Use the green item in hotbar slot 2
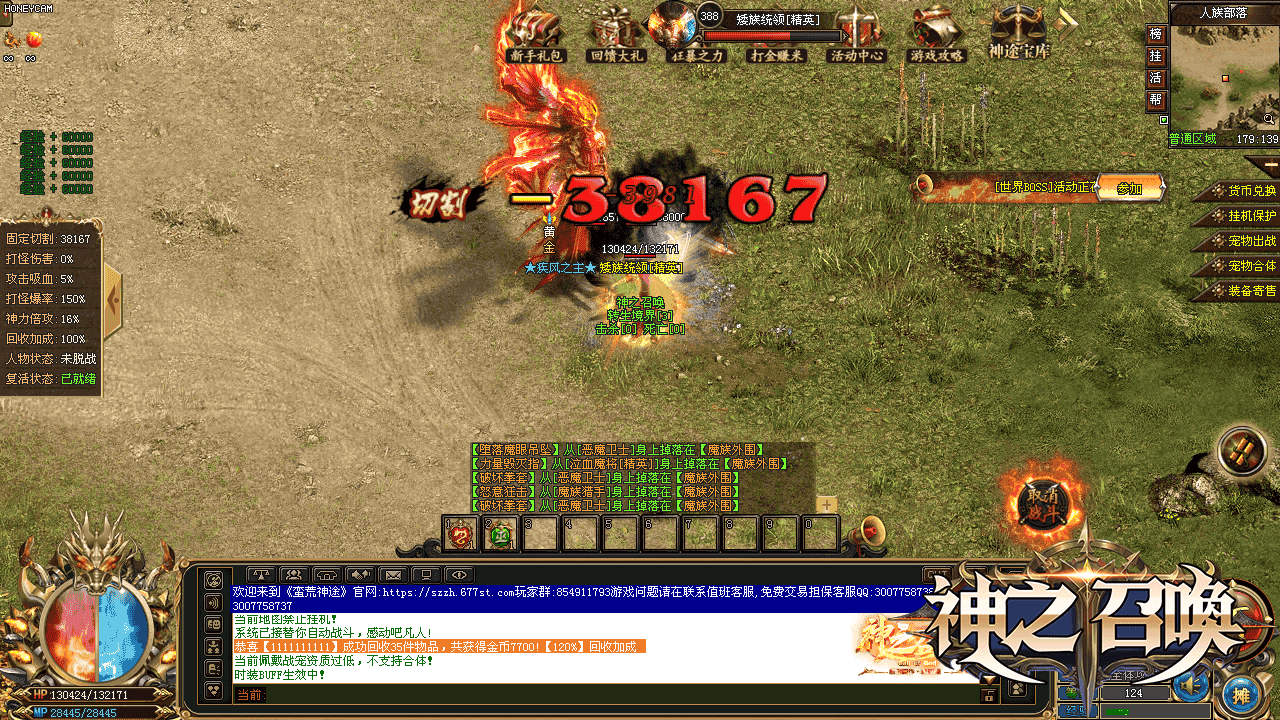The image size is (1280, 720). [500, 535]
